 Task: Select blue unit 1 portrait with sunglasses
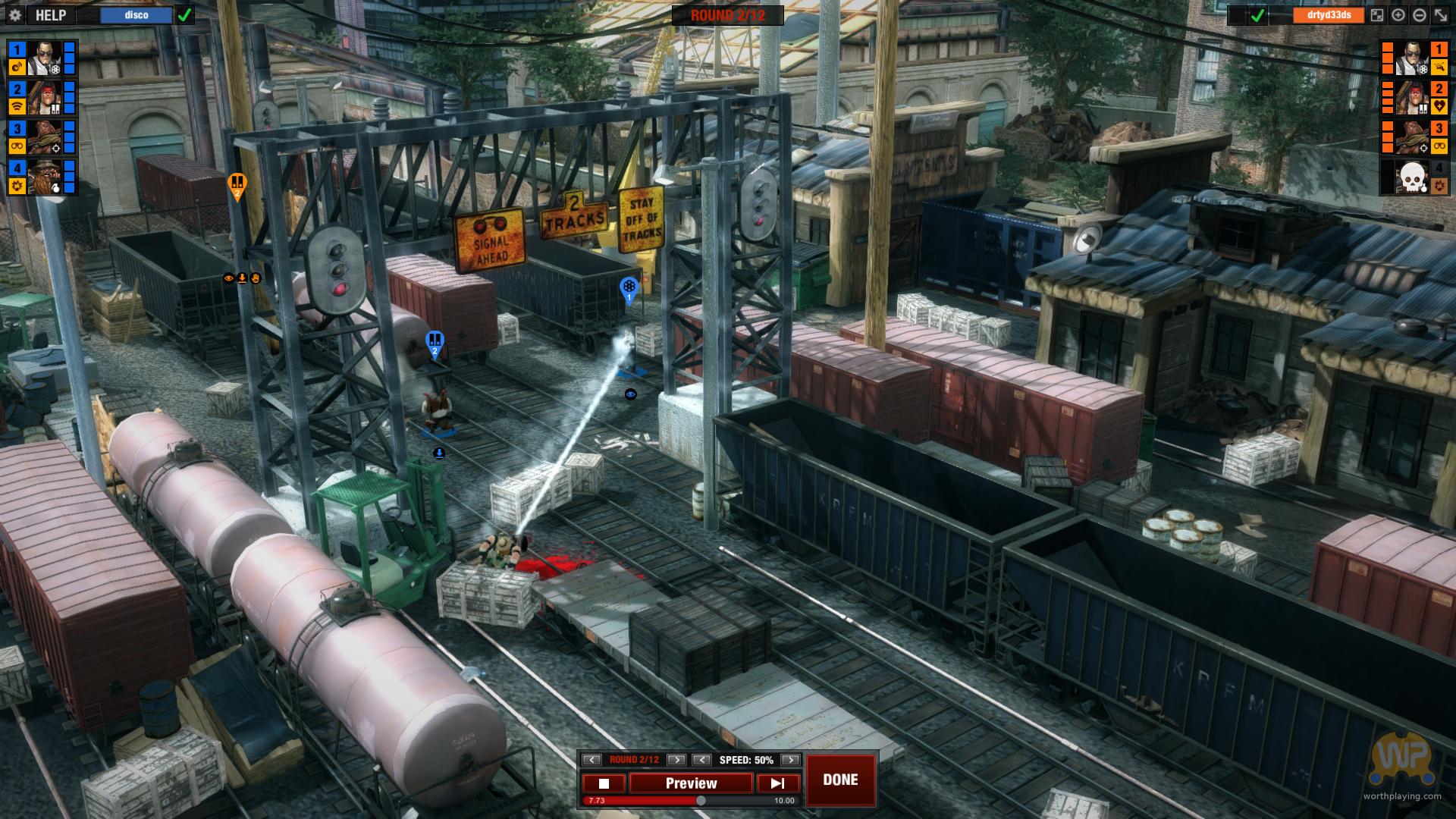[x=45, y=58]
